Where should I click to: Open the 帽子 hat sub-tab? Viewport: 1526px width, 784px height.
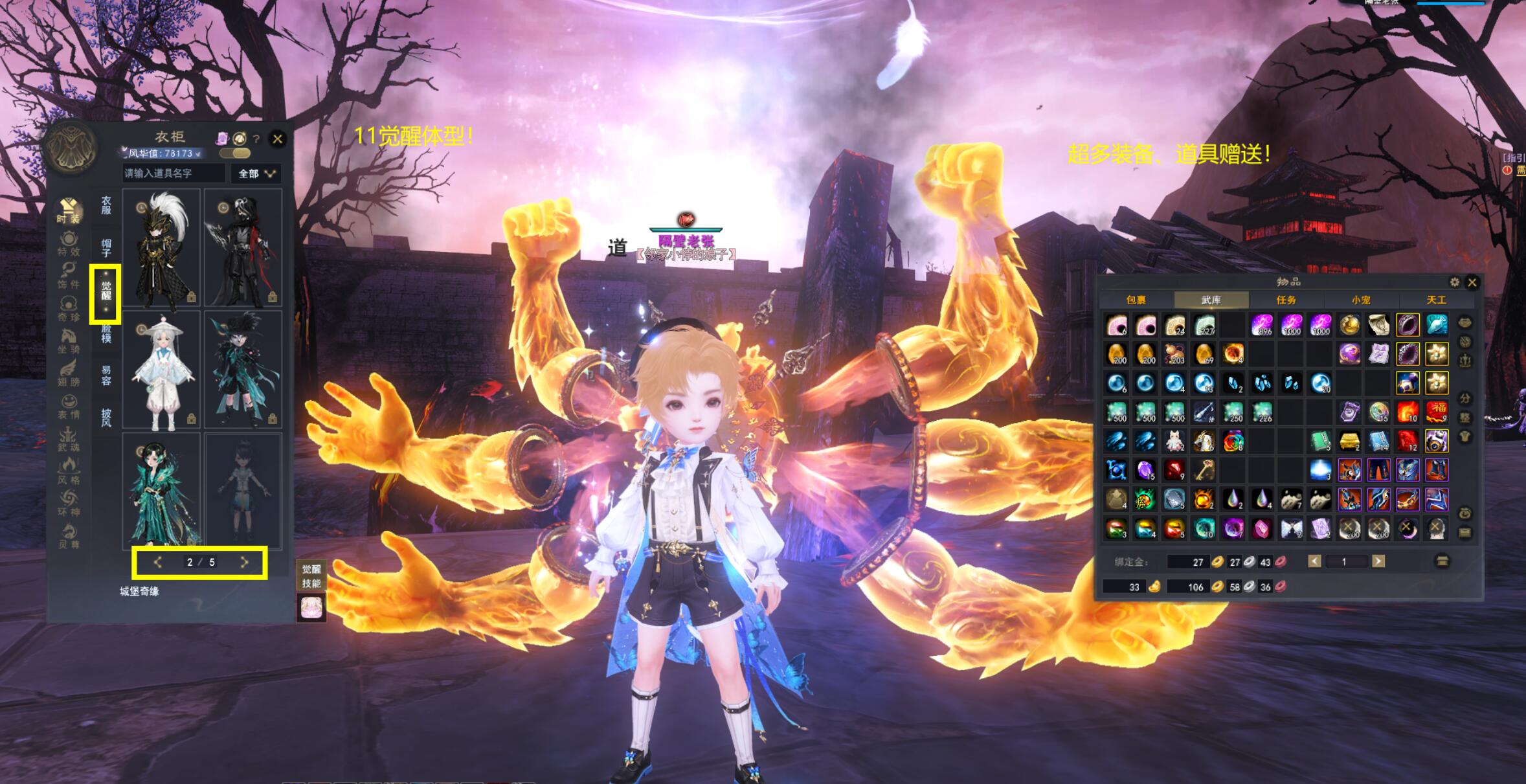pos(106,247)
